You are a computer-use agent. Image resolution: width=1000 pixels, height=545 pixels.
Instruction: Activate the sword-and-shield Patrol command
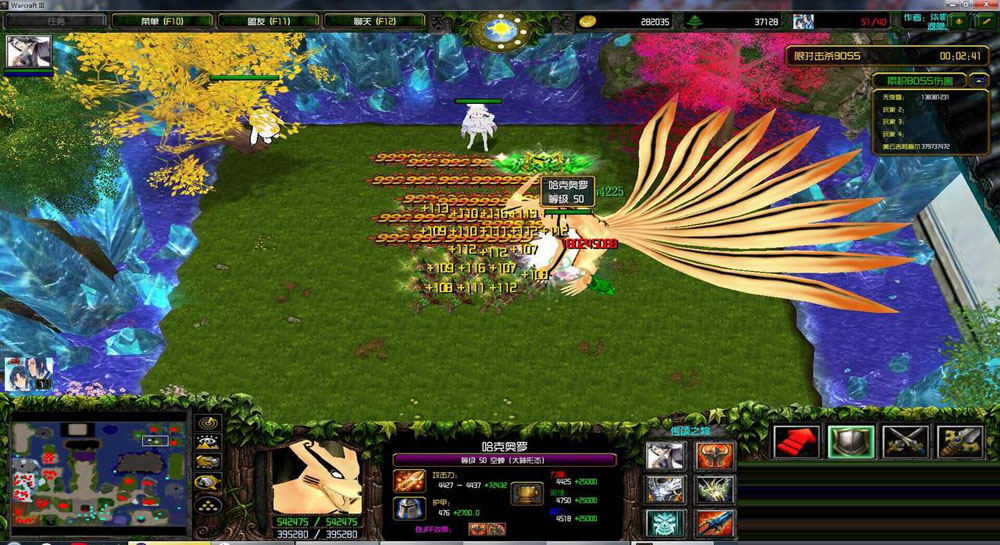[x=959, y=442]
